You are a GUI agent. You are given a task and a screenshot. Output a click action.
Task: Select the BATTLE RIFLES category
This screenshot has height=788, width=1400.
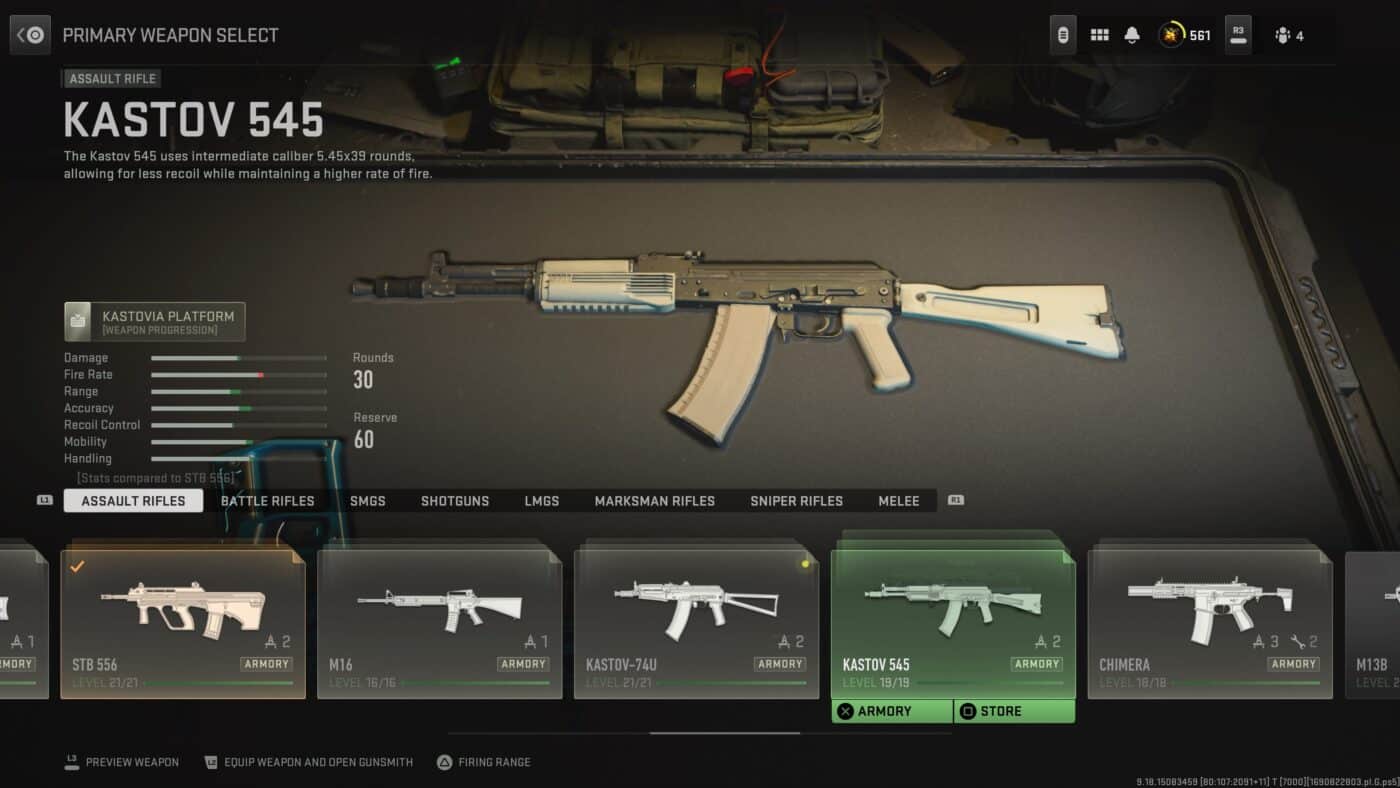(267, 500)
